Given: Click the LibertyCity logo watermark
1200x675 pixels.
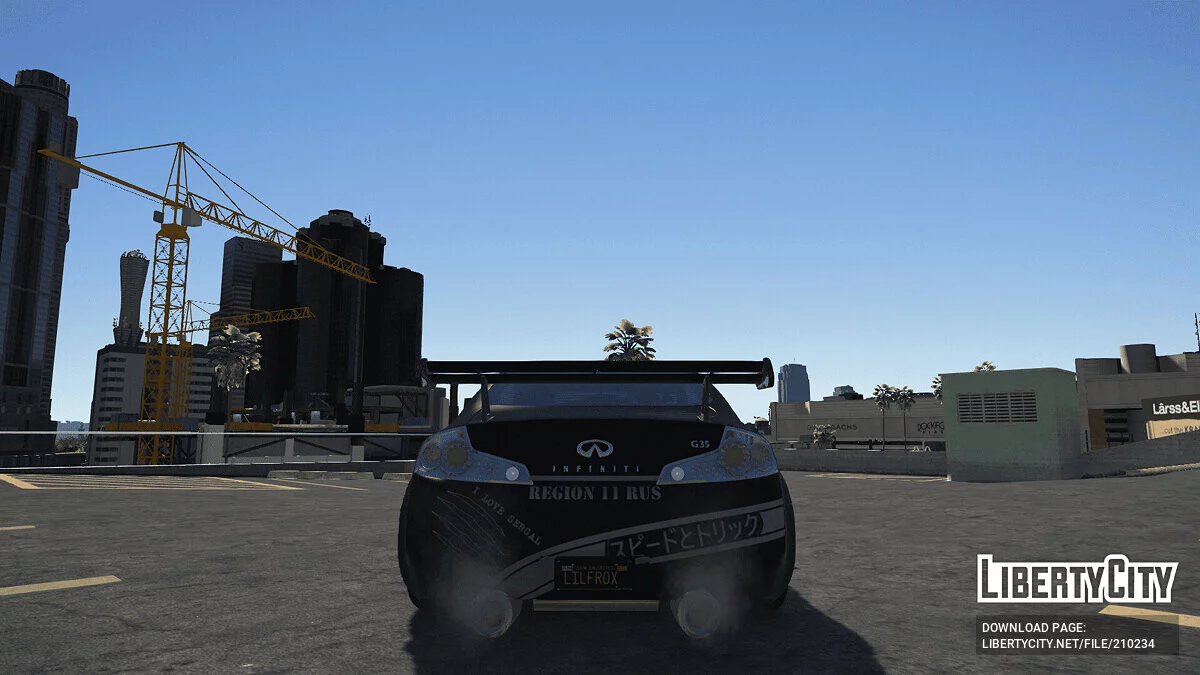Looking at the screenshot, I should pyautogui.click(x=1077, y=579).
